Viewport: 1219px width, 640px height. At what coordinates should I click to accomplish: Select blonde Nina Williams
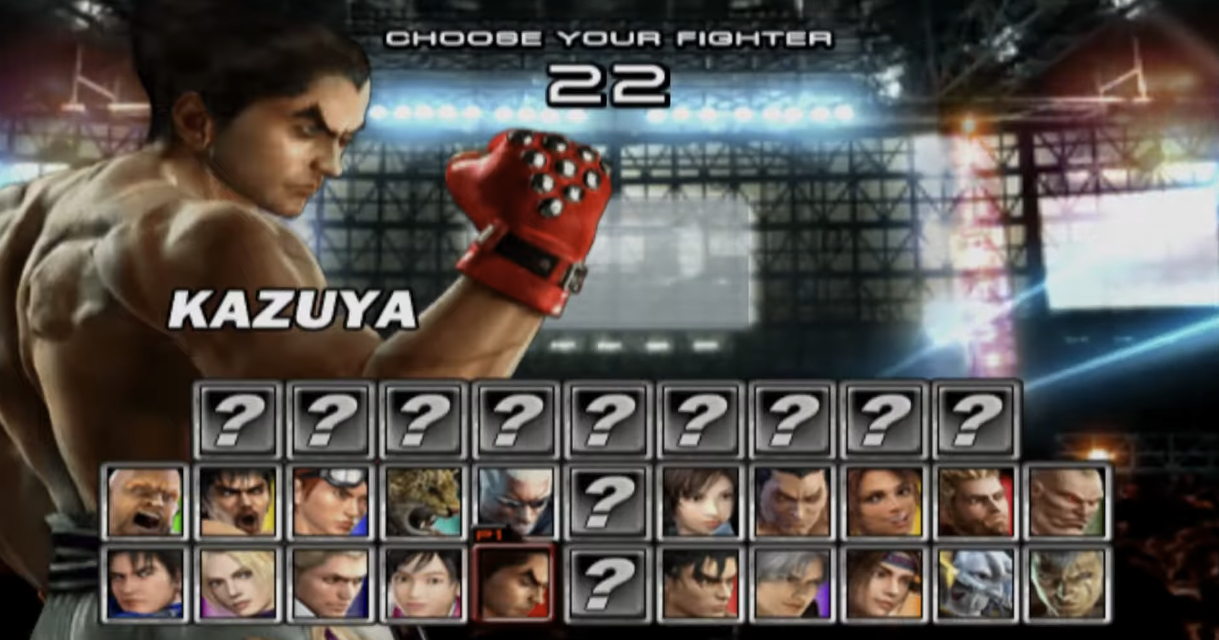coord(237,582)
